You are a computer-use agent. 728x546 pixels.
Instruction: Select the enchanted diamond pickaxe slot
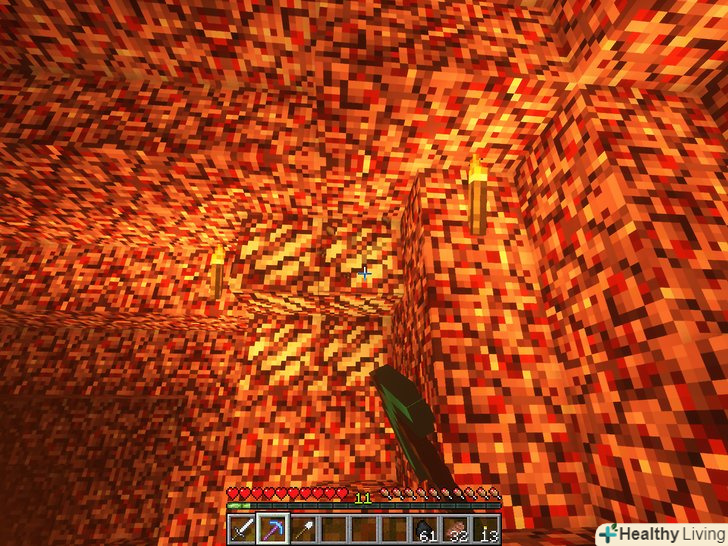[272, 528]
